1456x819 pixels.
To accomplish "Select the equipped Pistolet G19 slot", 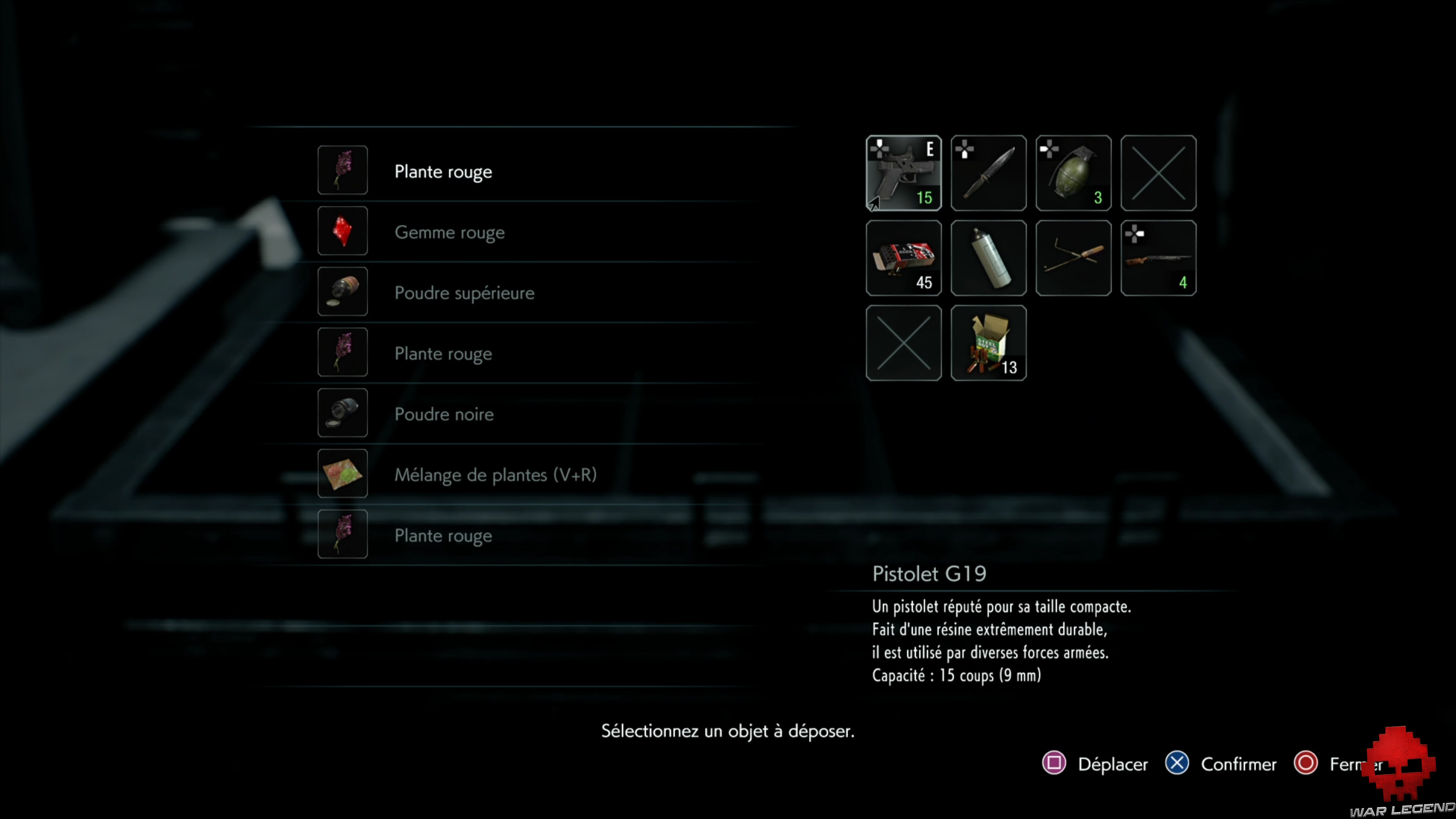I will coord(903,173).
